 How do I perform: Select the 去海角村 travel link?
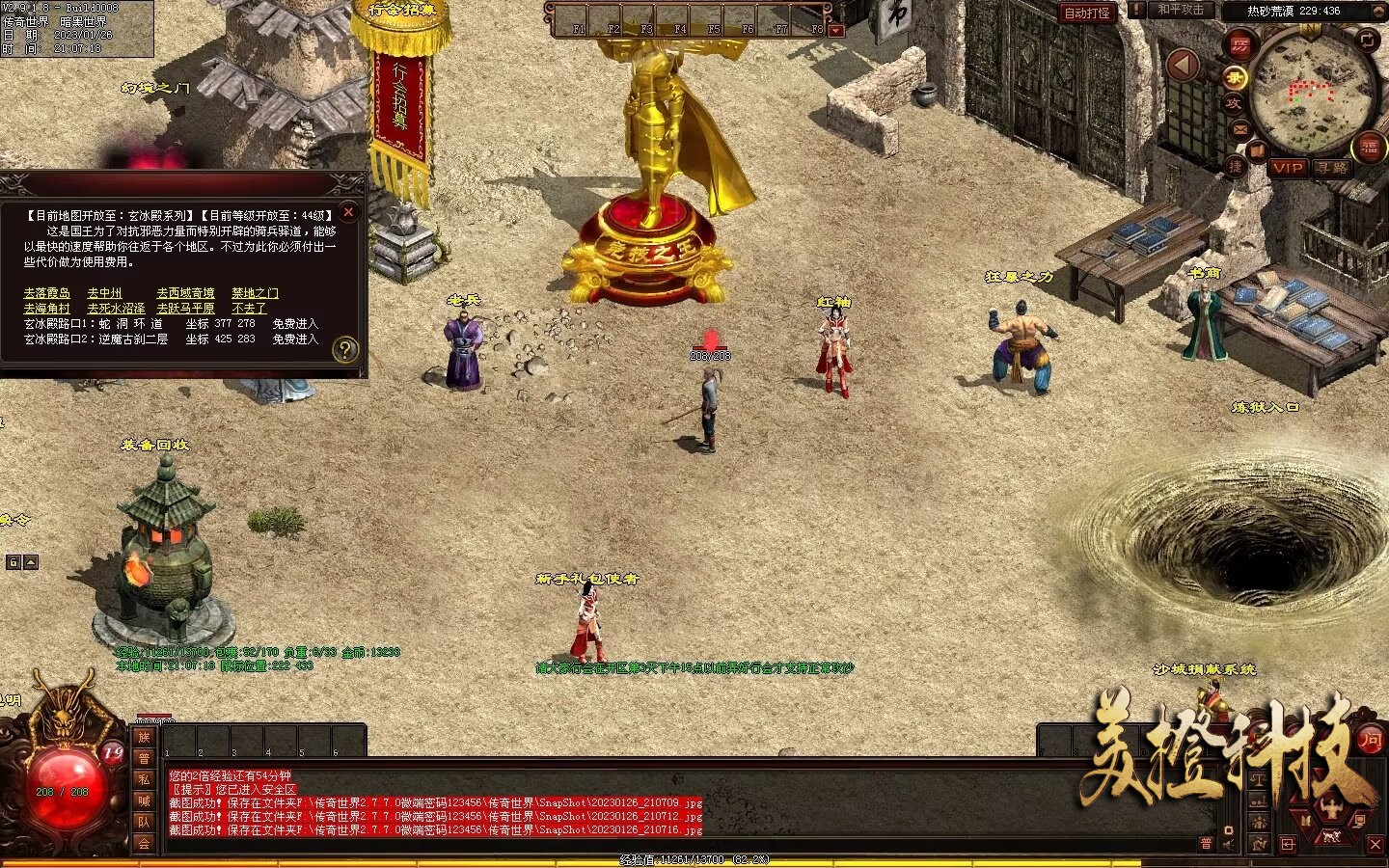click(47, 309)
